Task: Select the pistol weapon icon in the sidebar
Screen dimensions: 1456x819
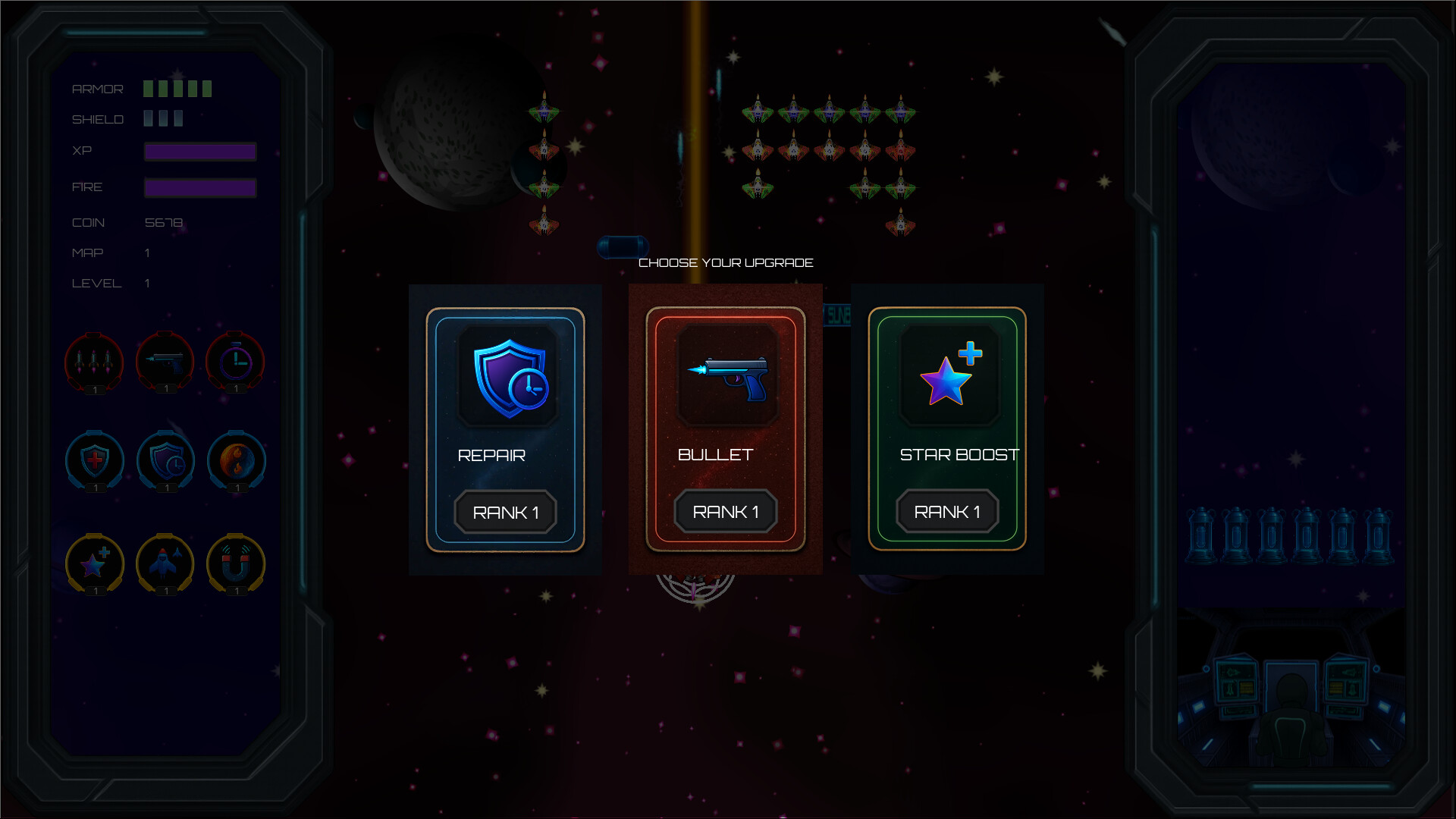Action: pos(165,362)
